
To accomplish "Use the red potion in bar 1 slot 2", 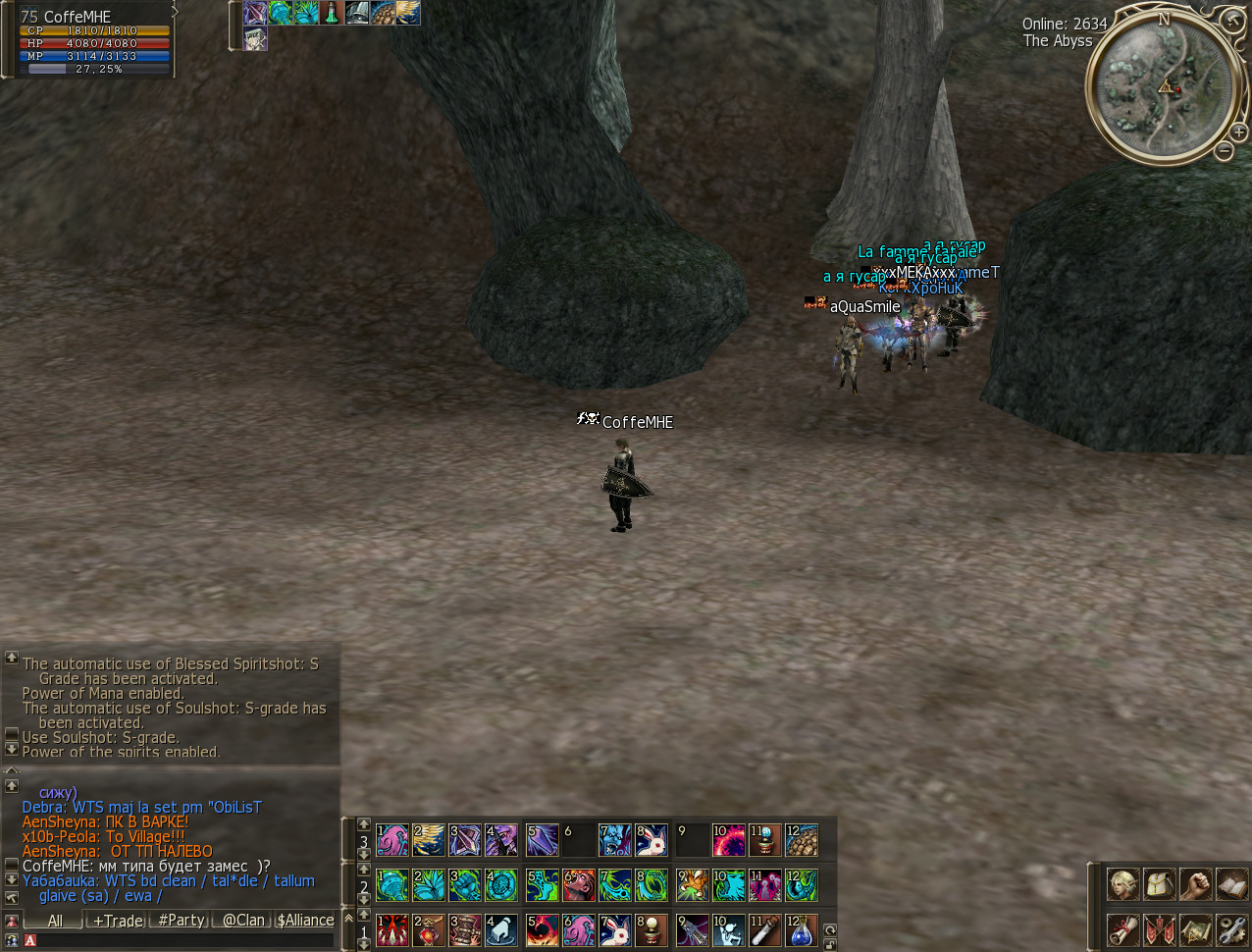I will click(x=429, y=929).
